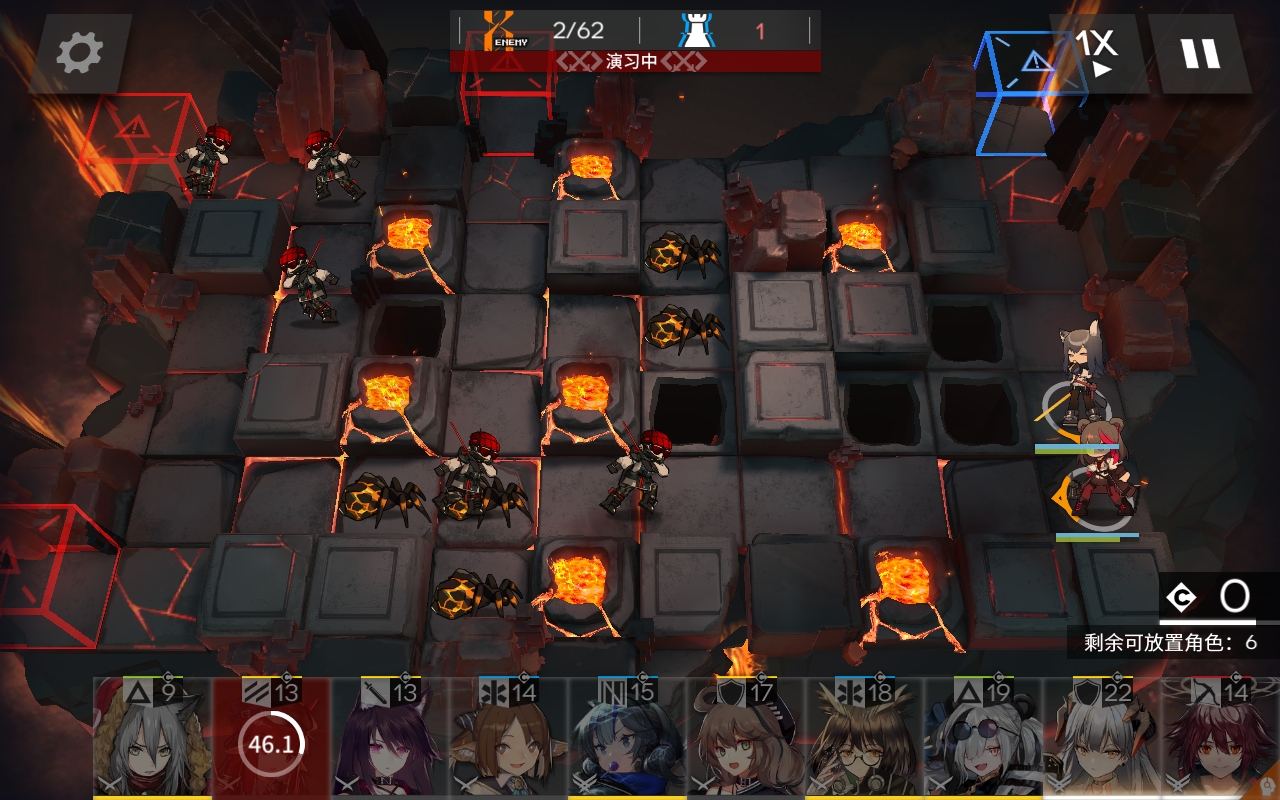Pick the cost 19 operator wearing sunglasses
Viewport: 1280px width, 800px height.
pos(983,740)
